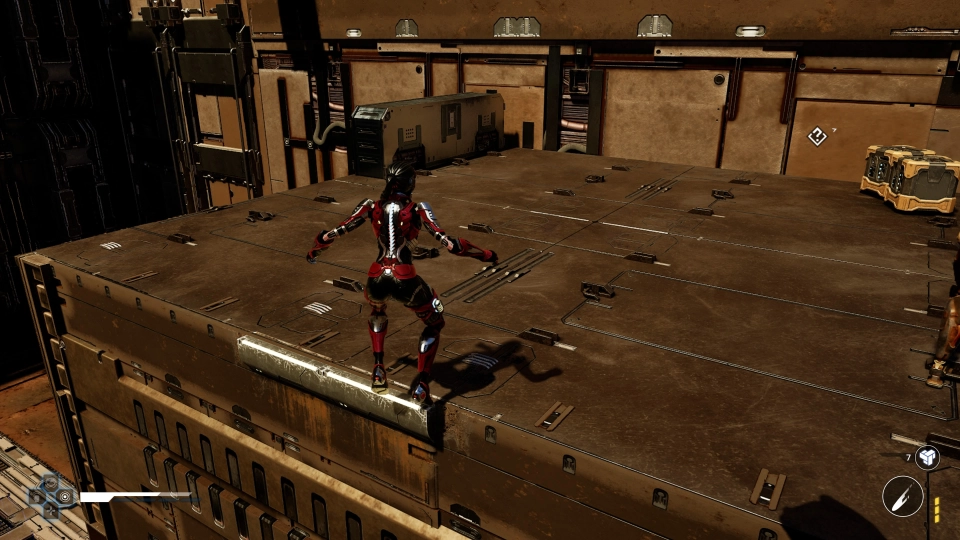Choose the left grenade-shaped ability icon
Image resolution: width=960 pixels, height=540 pixels.
(36, 496)
